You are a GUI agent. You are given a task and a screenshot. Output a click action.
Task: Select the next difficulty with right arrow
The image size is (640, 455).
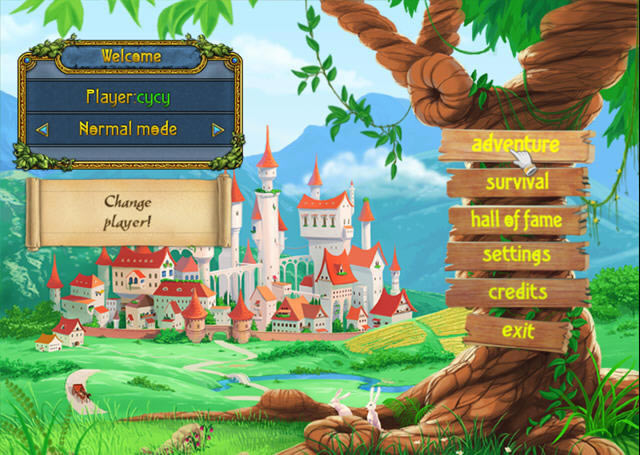click(x=217, y=129)
